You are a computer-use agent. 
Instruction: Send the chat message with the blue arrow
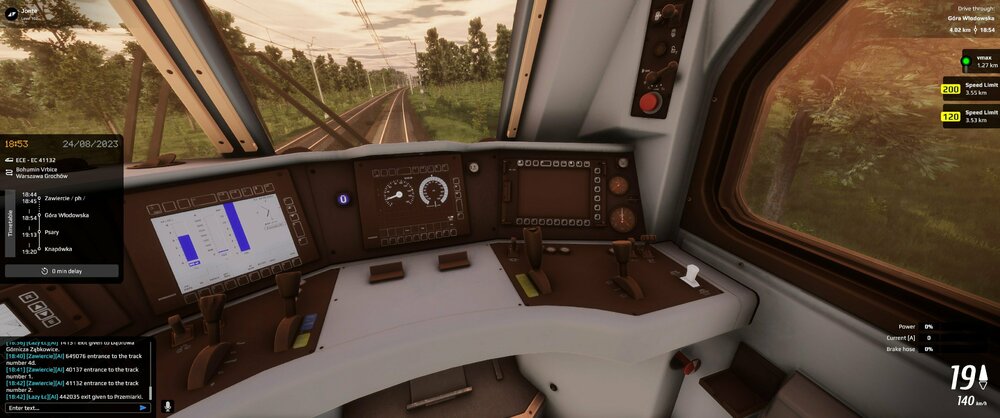click(x=144, y=407)
